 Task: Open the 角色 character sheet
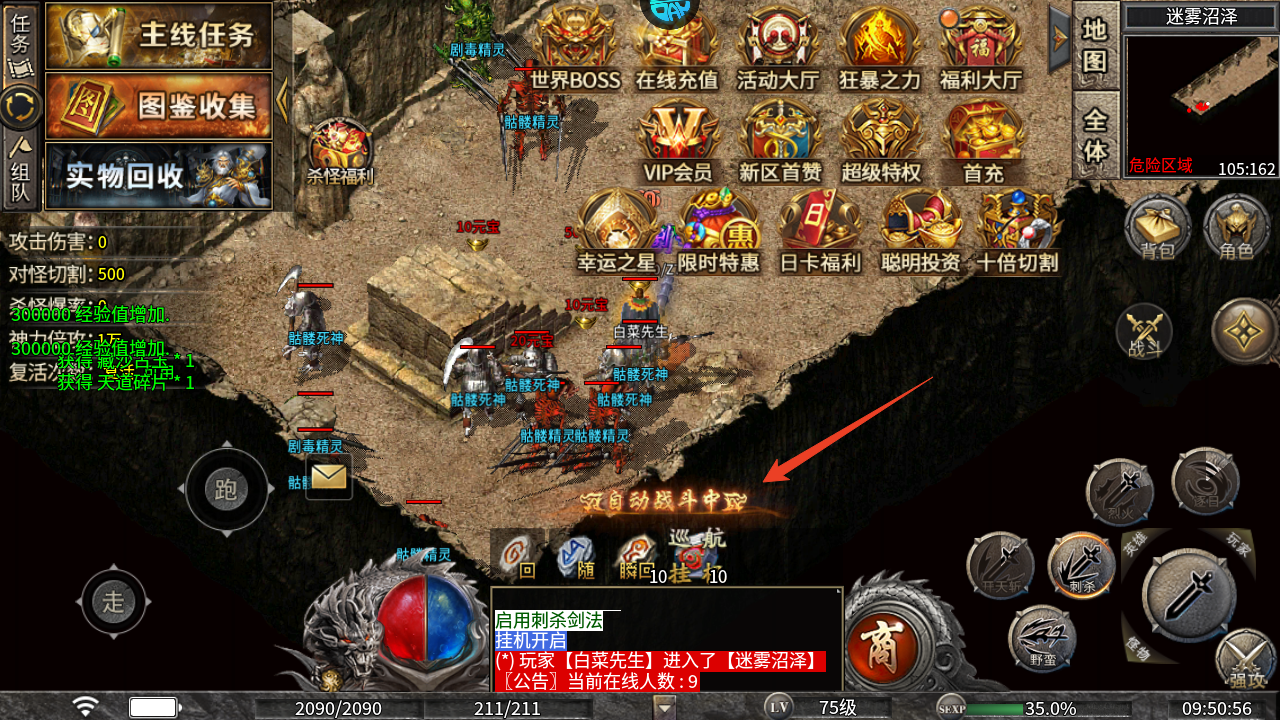tap(1236, 226)
